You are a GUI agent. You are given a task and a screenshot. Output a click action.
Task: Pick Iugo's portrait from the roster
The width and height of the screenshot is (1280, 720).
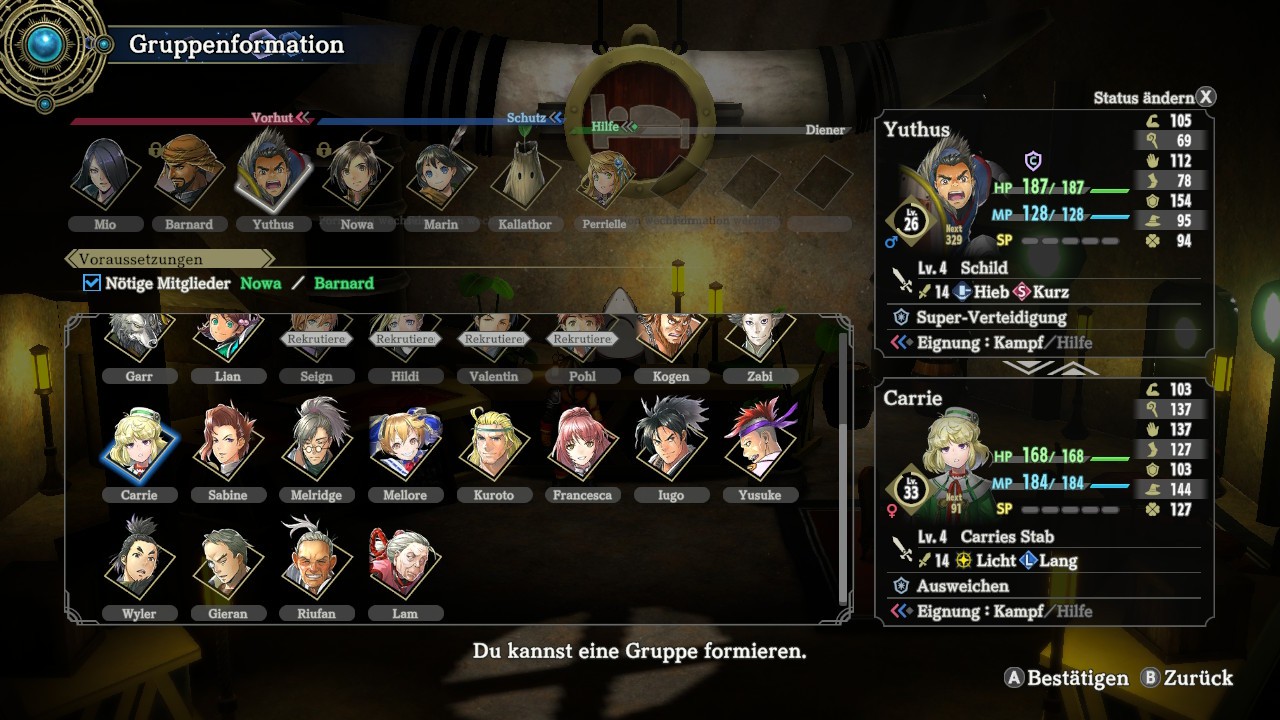pyautogui.click(x=670, y=446)
